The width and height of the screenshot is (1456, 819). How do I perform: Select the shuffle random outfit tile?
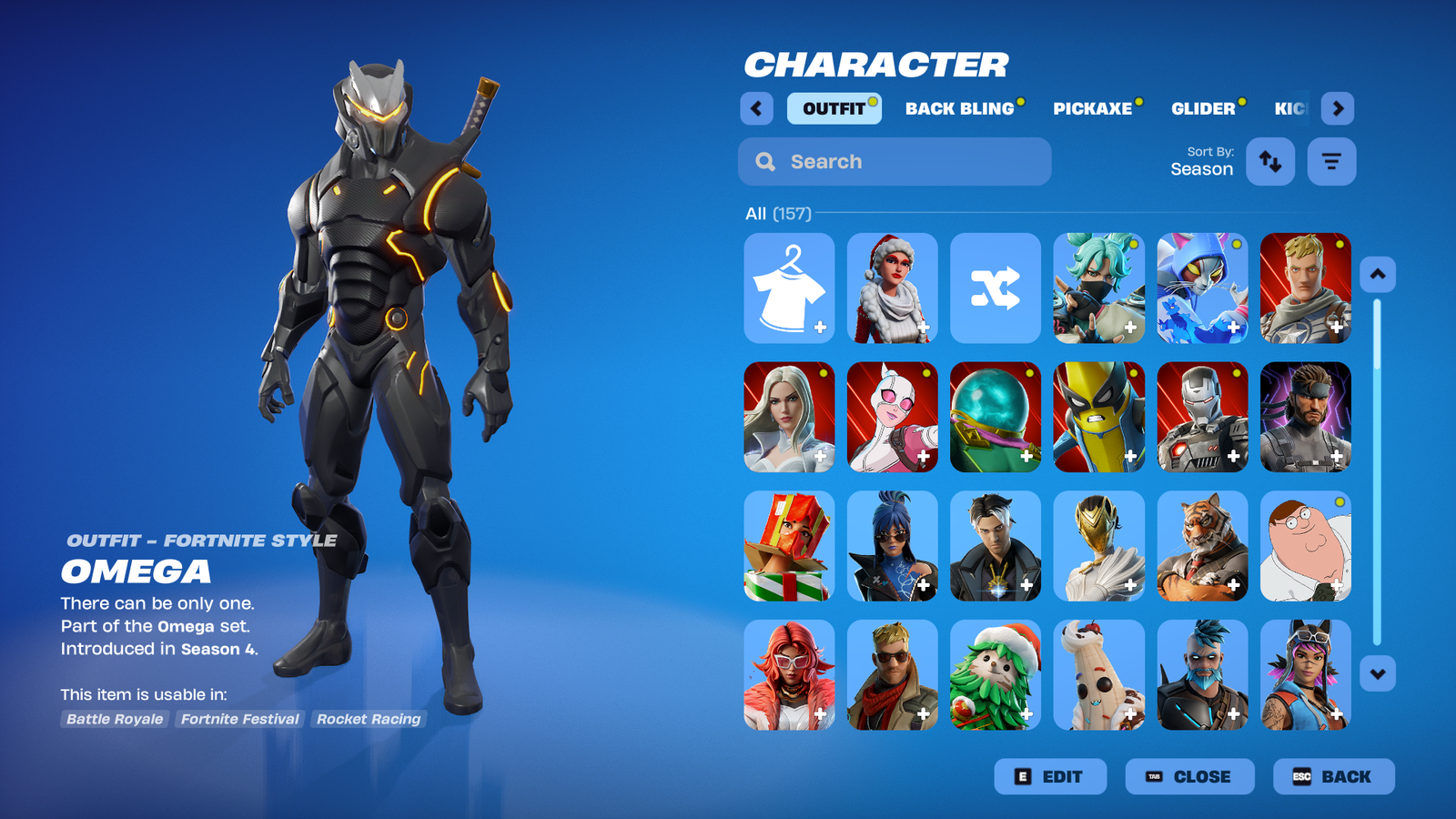point(995,288)
